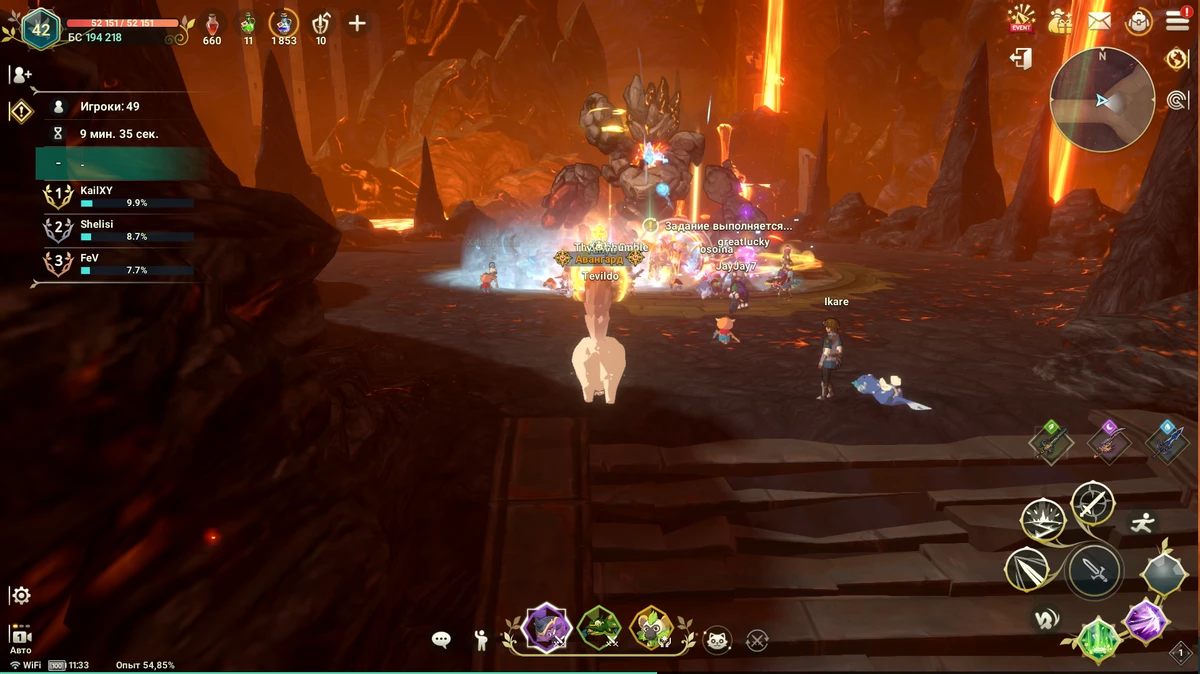Screen dimensions: 1200x674
Task: Open the chat speech bubble
Action: 441,640
